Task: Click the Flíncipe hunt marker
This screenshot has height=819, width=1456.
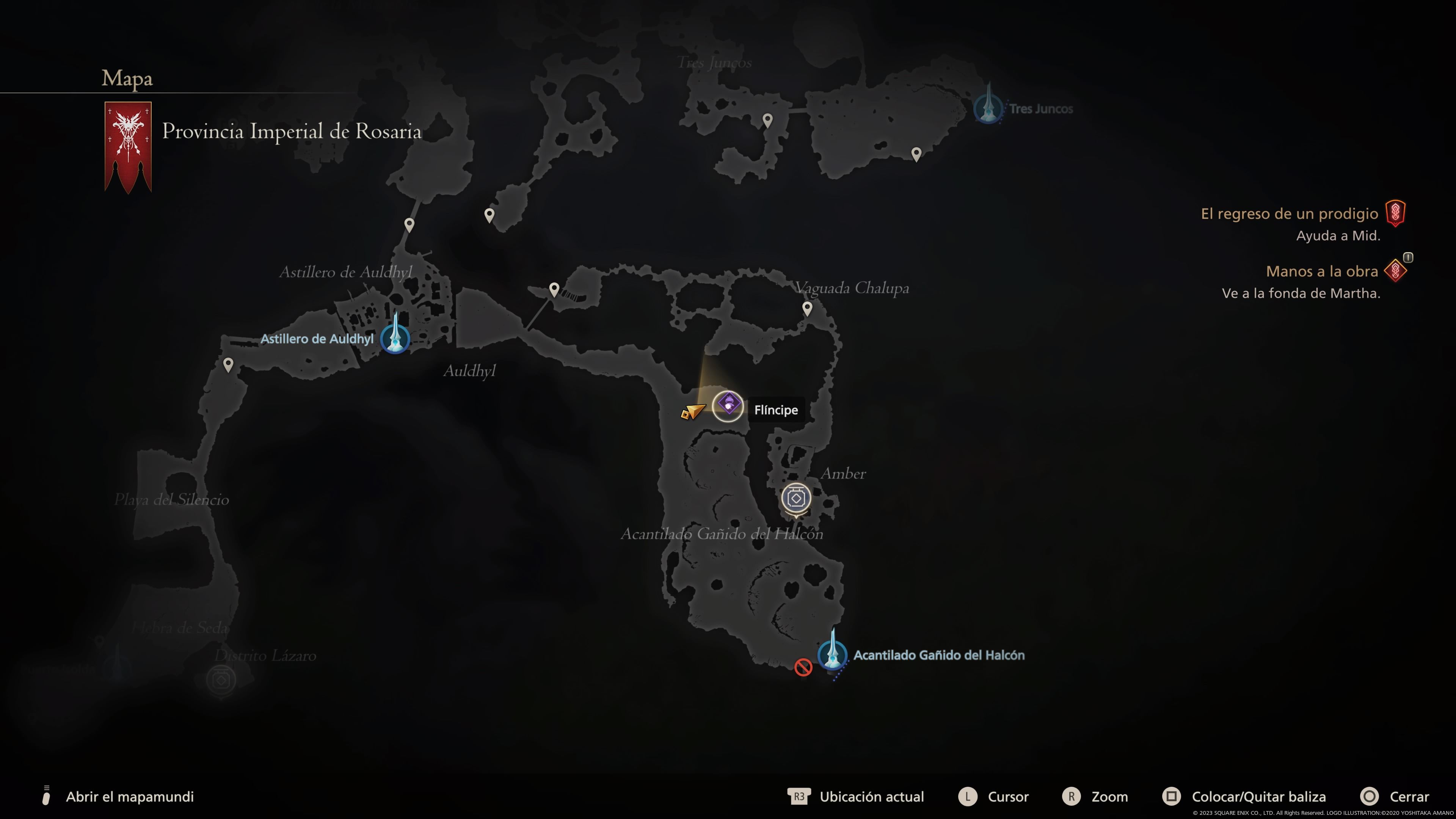Action: click(728, 406)
